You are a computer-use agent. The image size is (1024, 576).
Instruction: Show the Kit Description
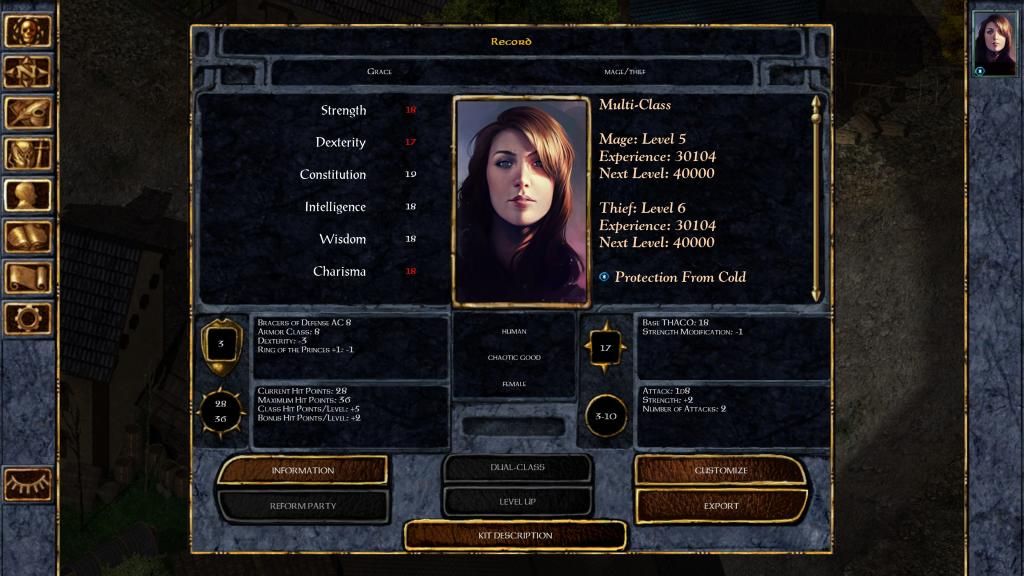point(515,536)
